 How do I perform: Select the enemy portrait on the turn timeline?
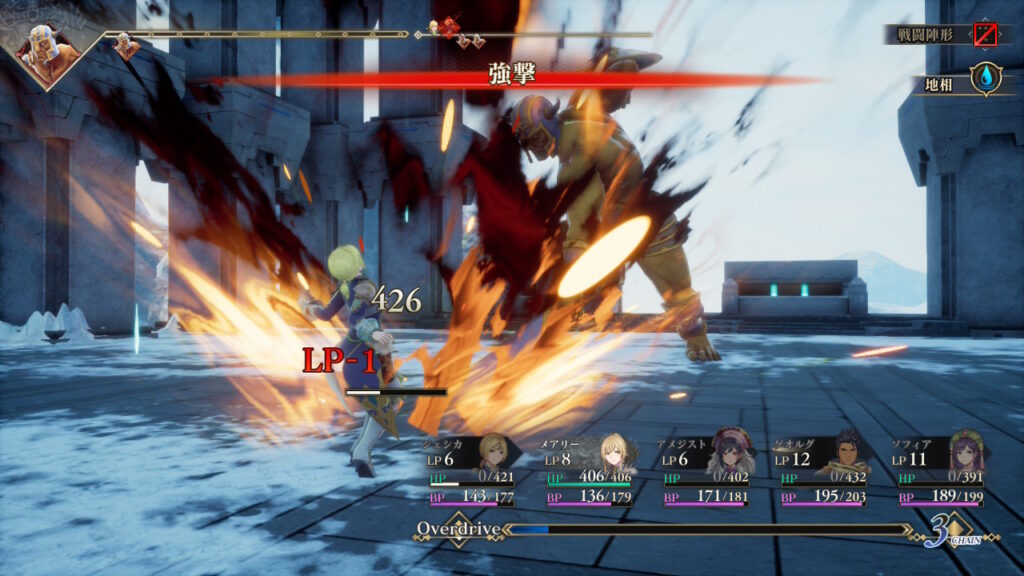[47, 49]
